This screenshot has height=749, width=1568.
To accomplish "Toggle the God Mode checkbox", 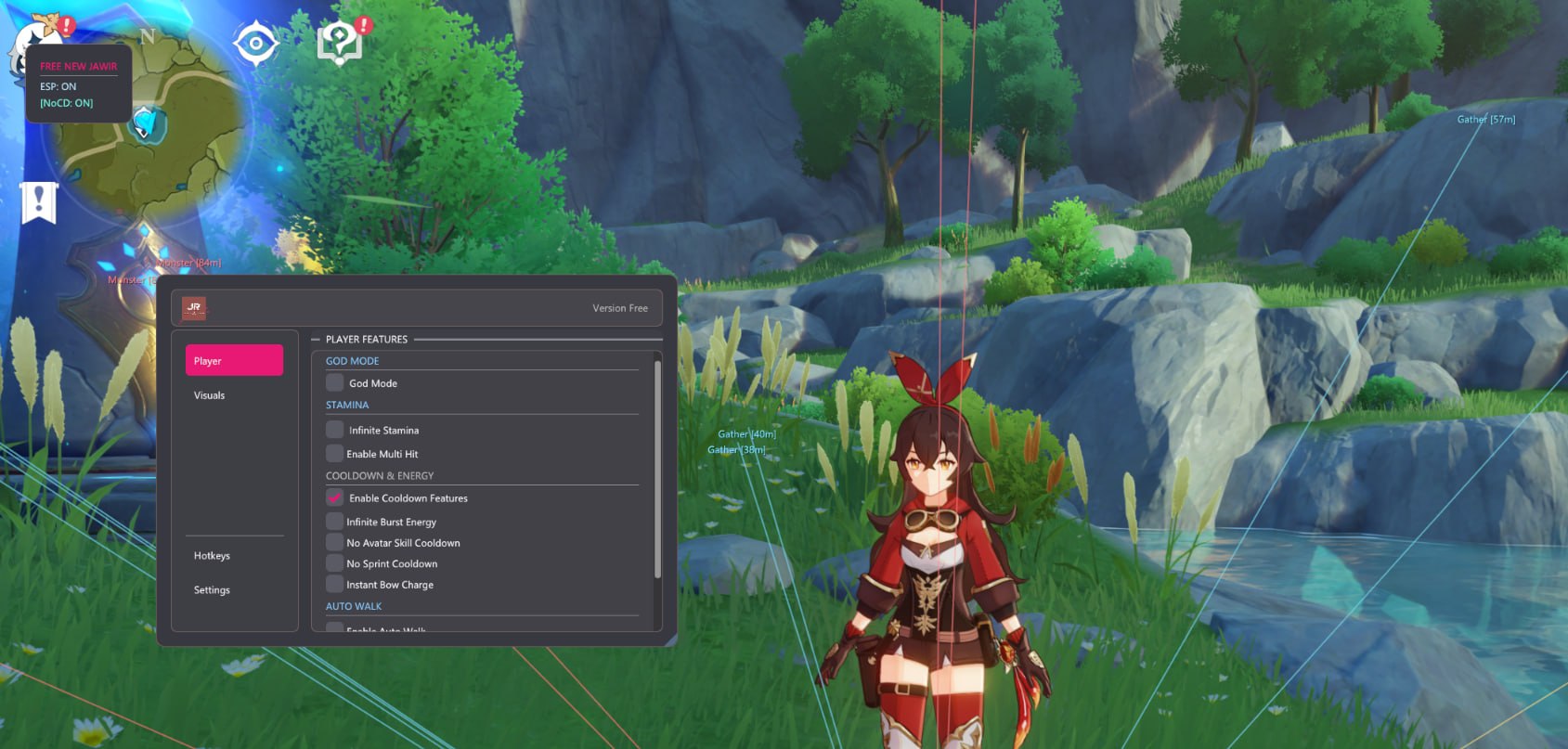I will coord(335,382).
